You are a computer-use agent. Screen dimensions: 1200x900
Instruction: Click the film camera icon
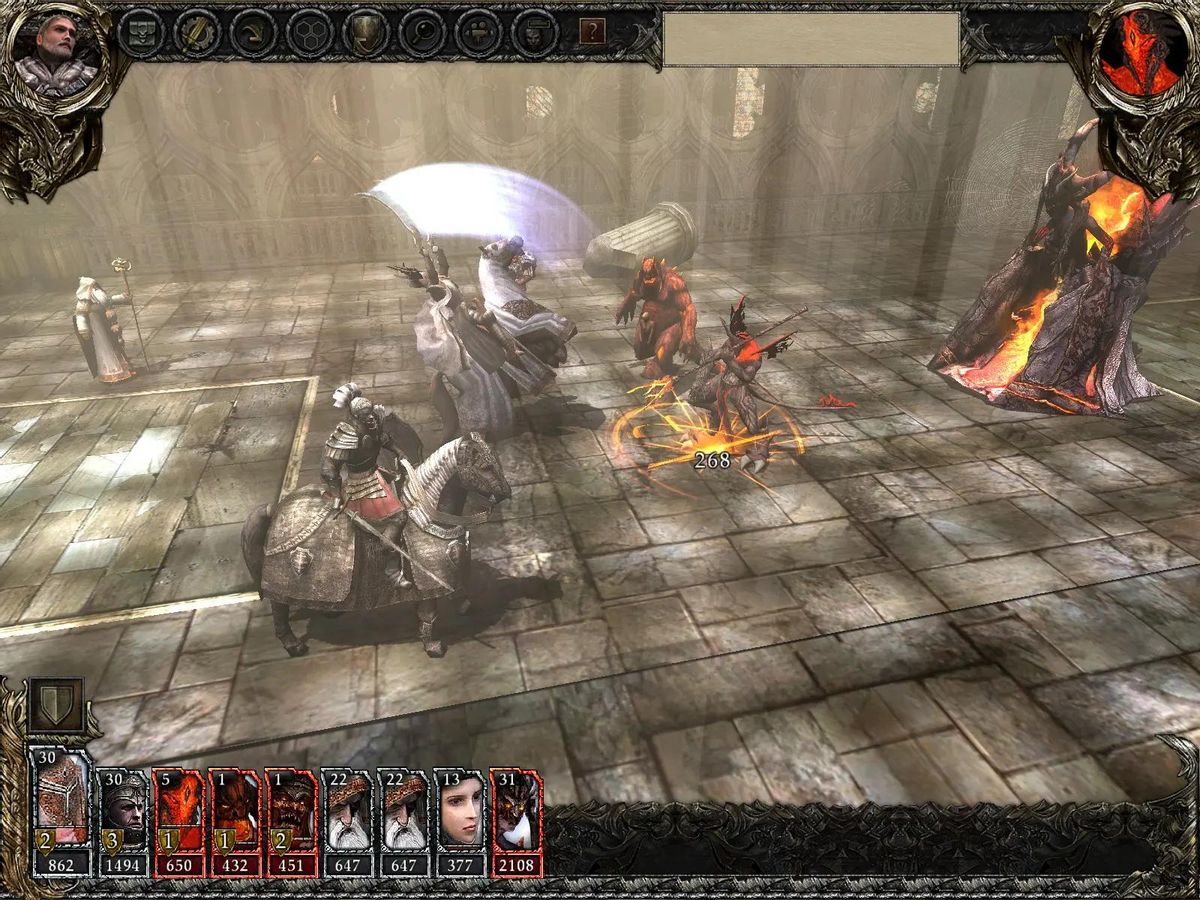(477, 33)
